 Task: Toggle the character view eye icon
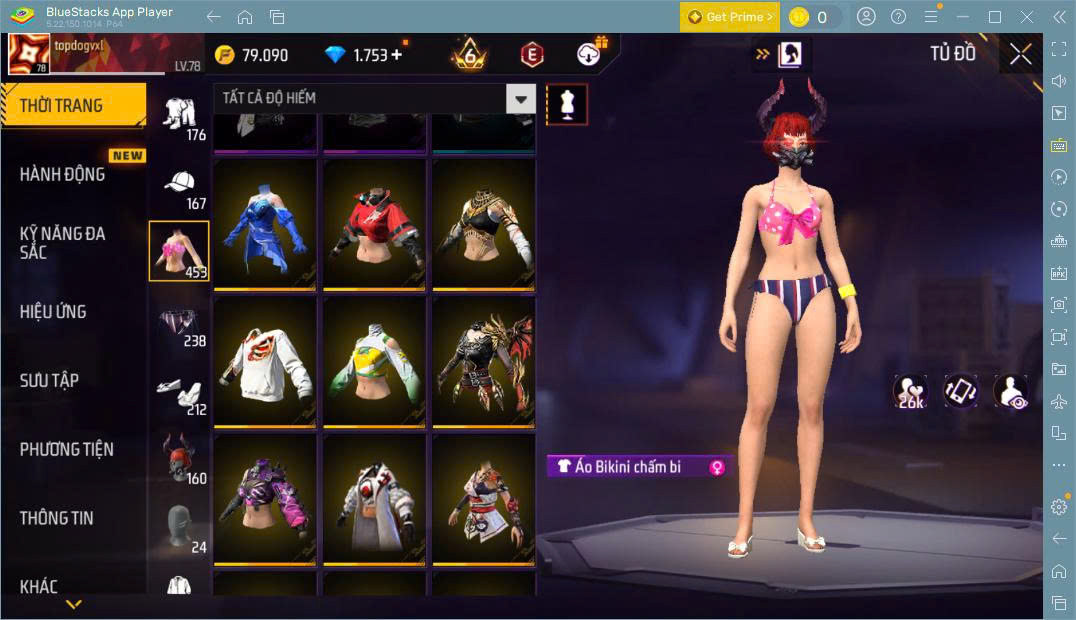click(1011, 392)
